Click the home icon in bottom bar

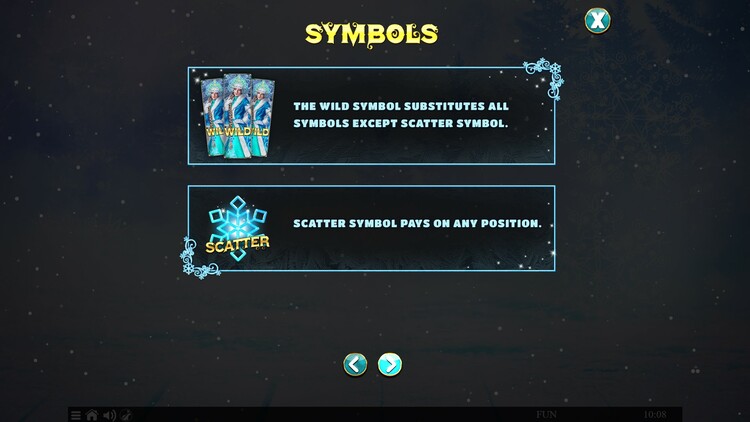[x=92, y=415]
